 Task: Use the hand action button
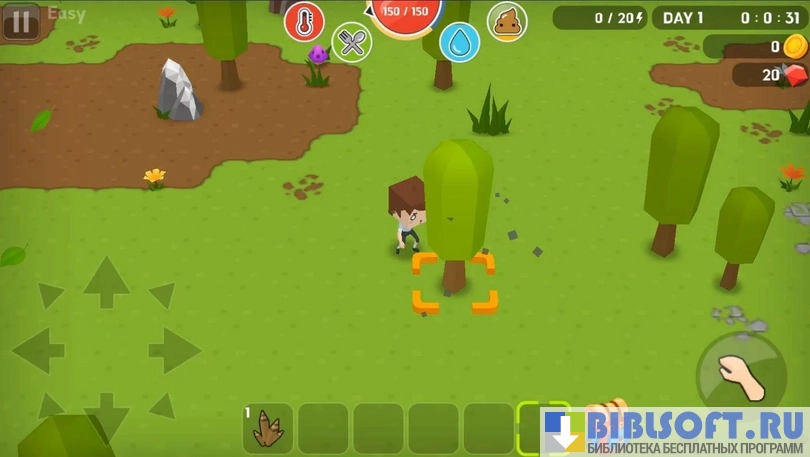pyautogui.click(x=741, y=378)
